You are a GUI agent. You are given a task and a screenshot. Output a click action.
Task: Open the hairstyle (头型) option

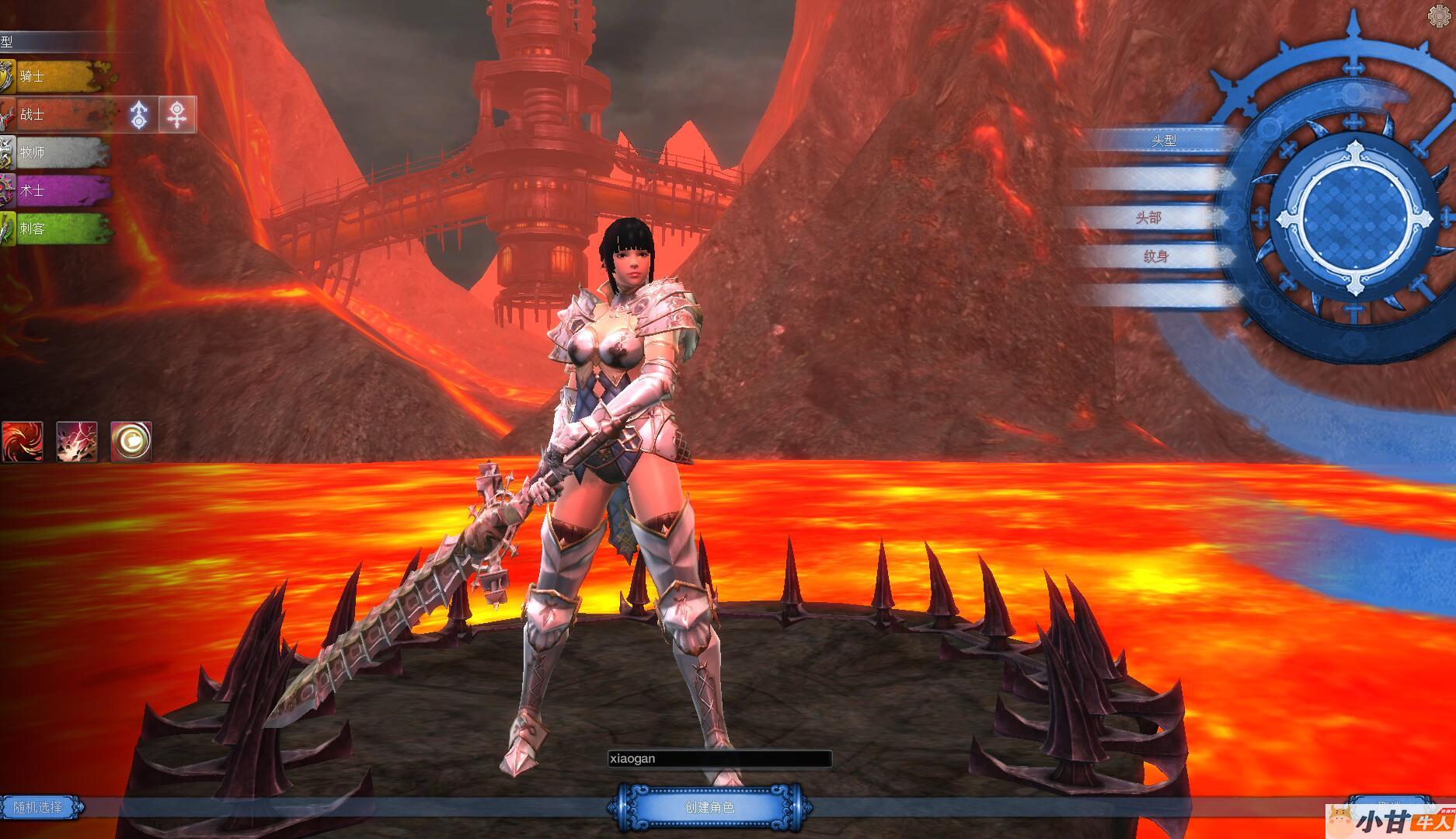(1163, 141)
